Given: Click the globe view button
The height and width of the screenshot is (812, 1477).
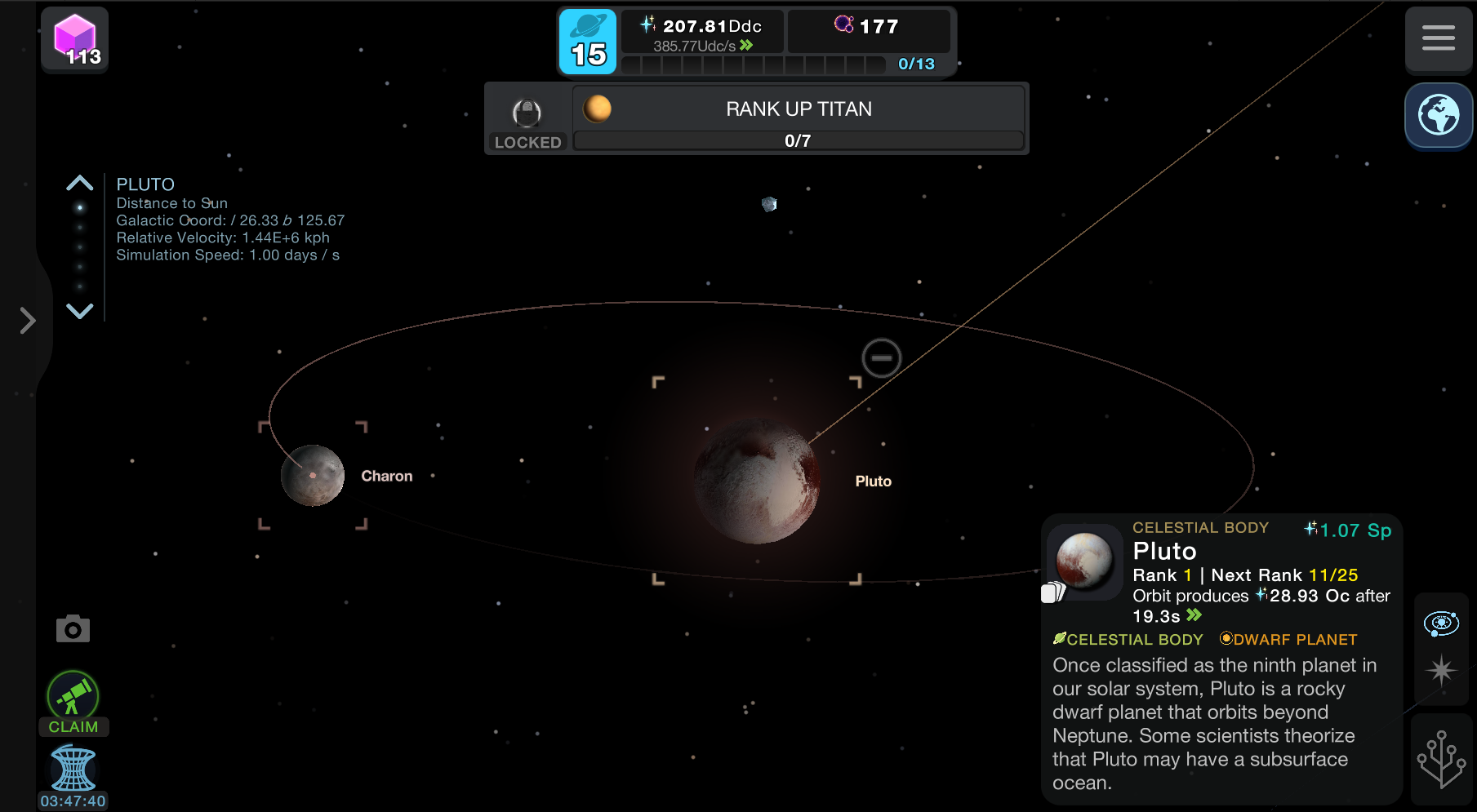Looking at the screenshot, I should point(1438,115).
